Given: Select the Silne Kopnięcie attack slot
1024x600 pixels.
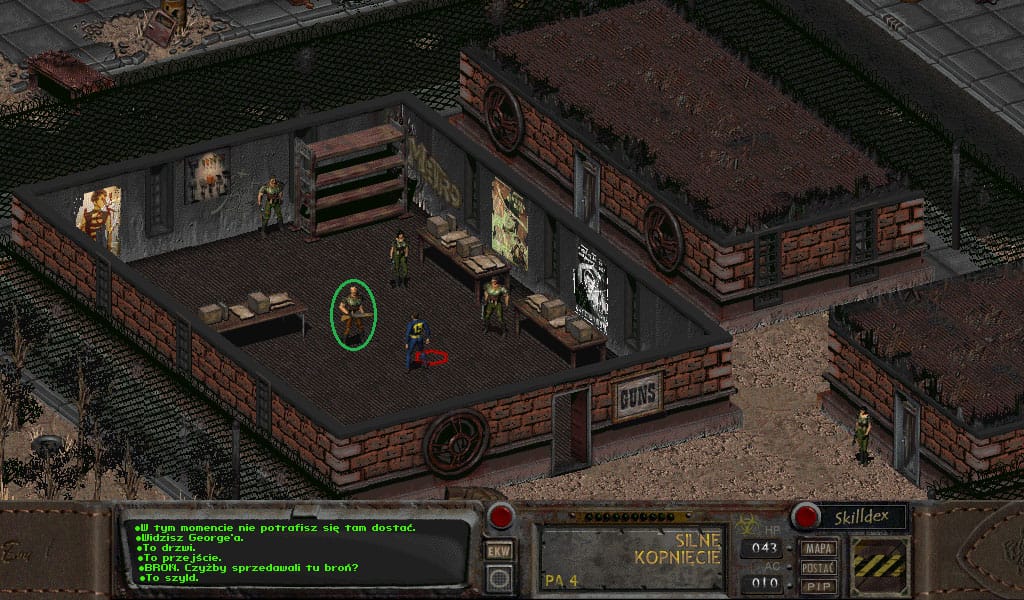Looking at the screenshot, I should (632, 555).
